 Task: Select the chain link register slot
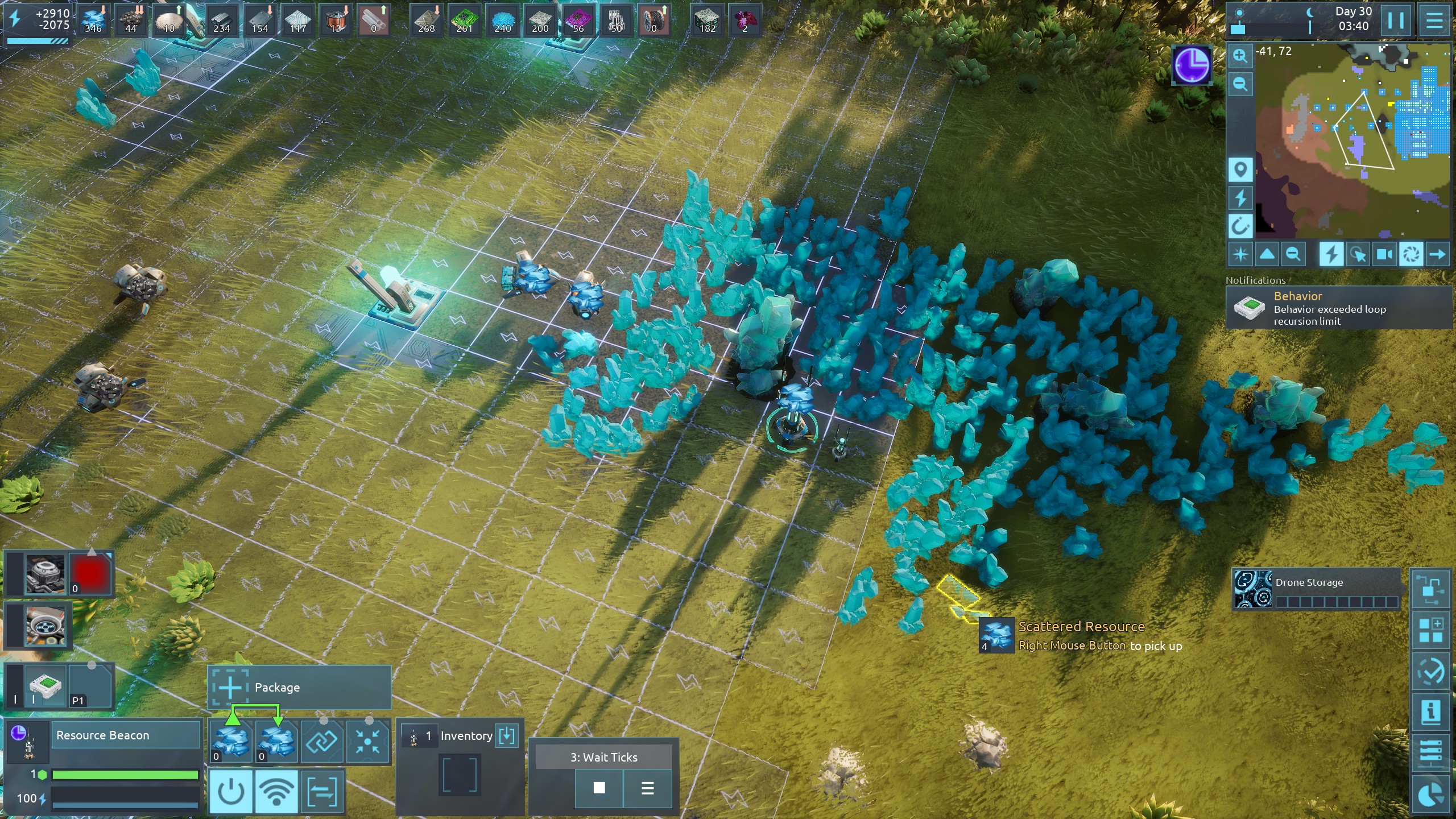(322, 741)
